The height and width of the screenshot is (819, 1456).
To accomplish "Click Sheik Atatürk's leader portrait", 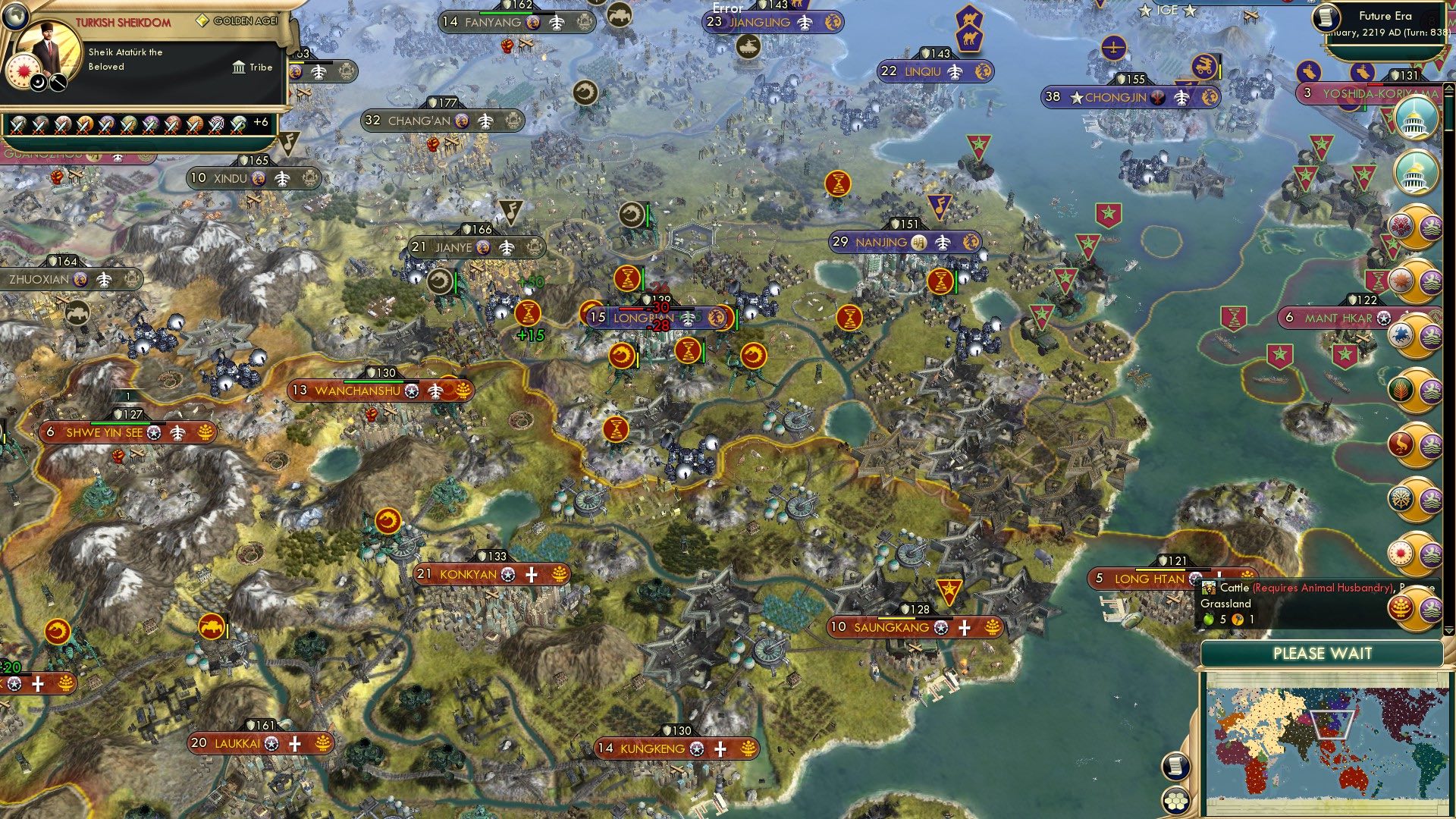I will click(x=47, y=47).
